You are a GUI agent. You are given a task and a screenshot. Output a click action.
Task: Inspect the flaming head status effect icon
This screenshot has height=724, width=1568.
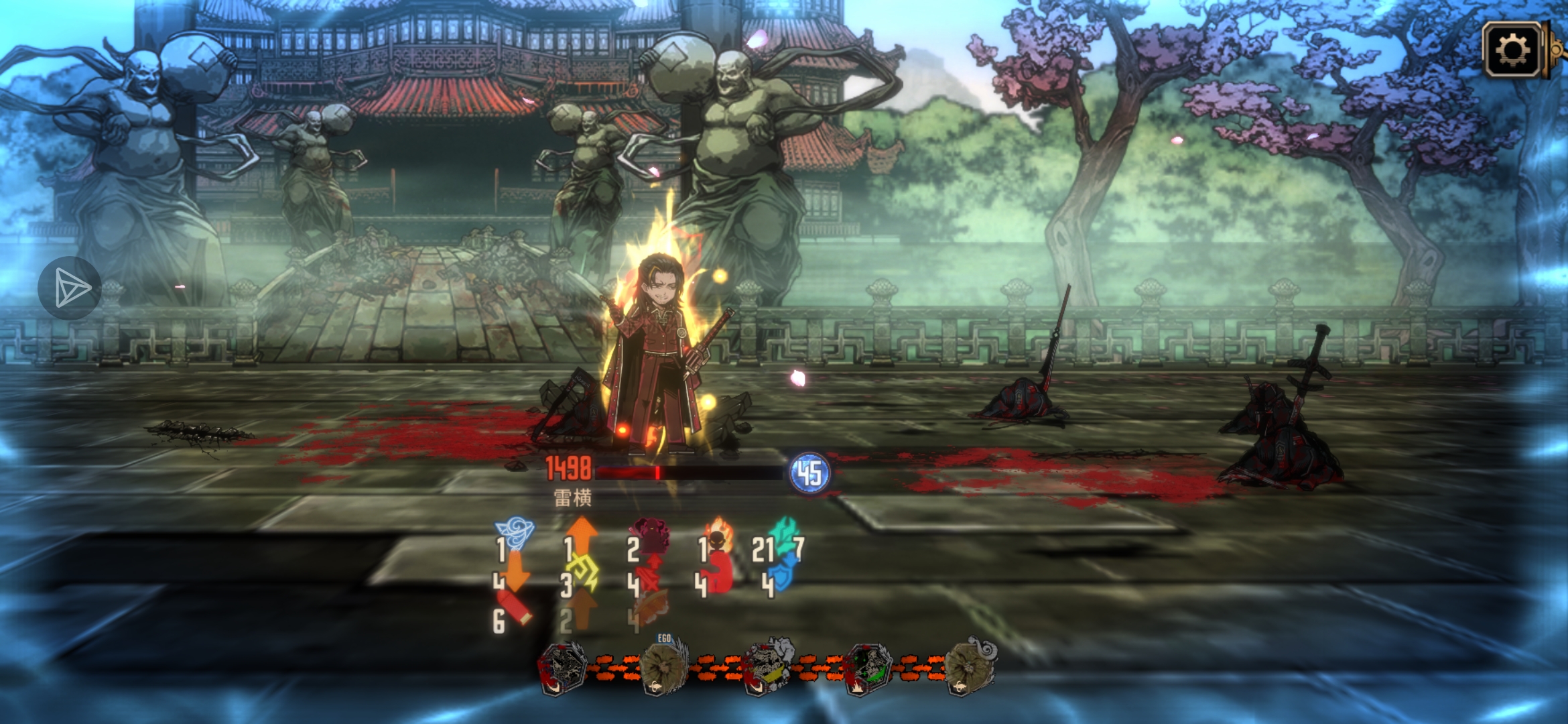pyautogui.click(x=718, y=536)
